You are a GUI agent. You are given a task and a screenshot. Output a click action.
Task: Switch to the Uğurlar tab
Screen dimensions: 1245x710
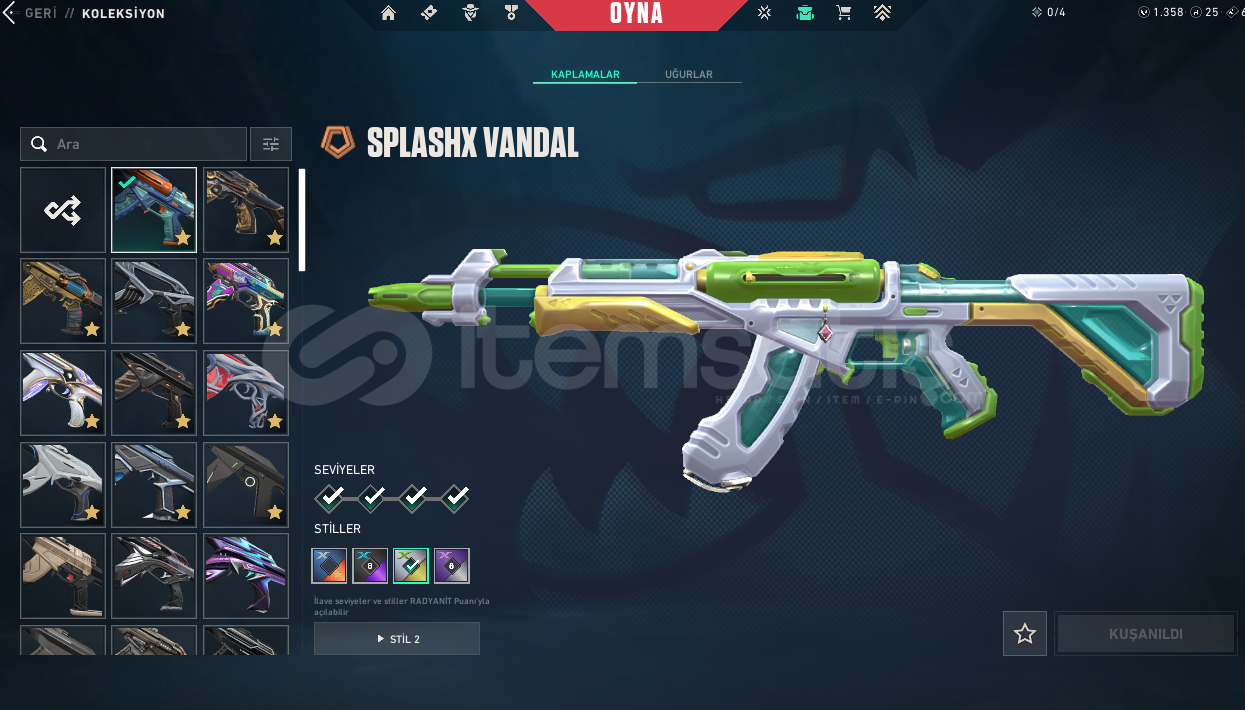click(688, 75)
